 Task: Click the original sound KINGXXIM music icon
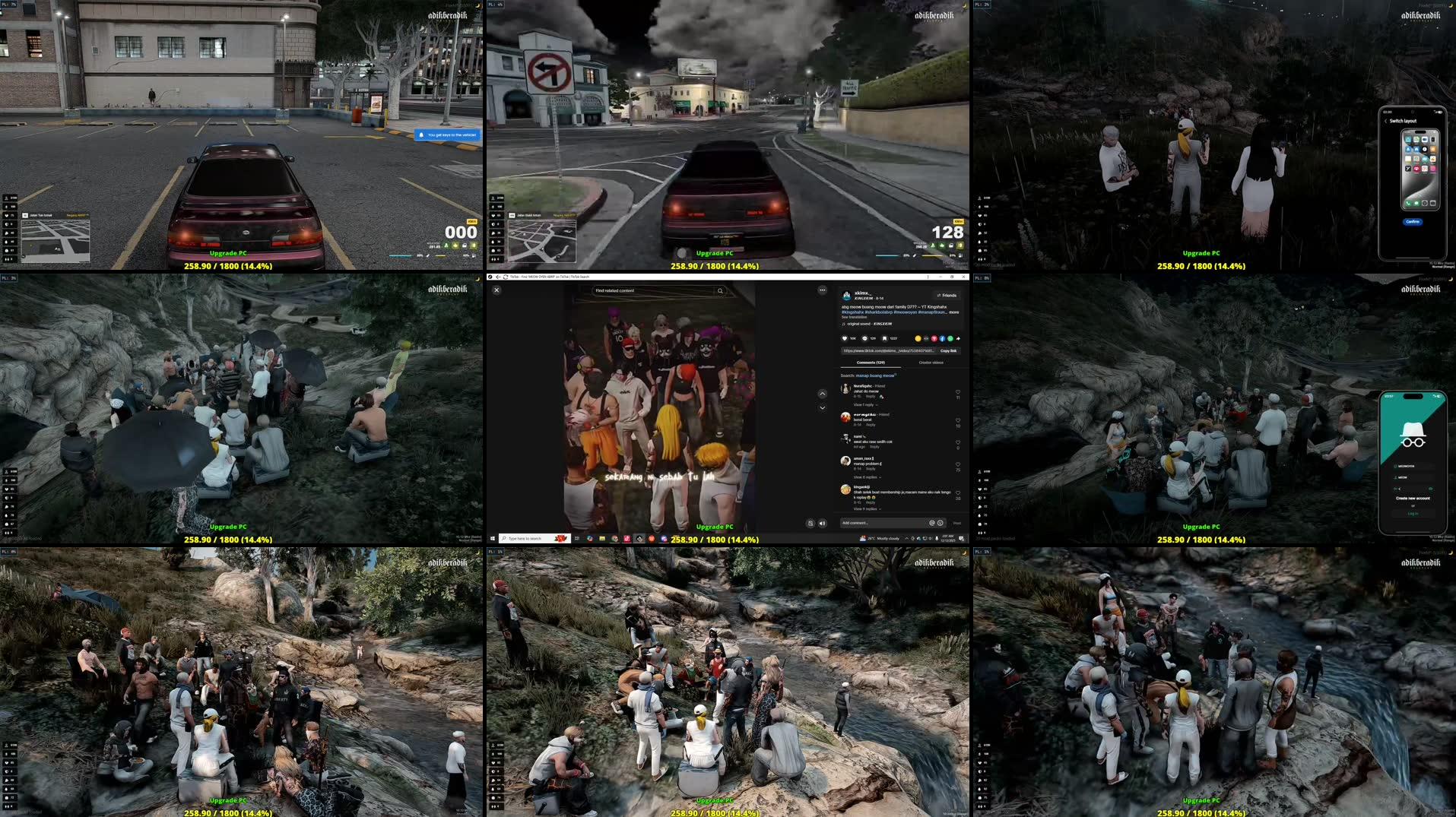click(844, 324)
